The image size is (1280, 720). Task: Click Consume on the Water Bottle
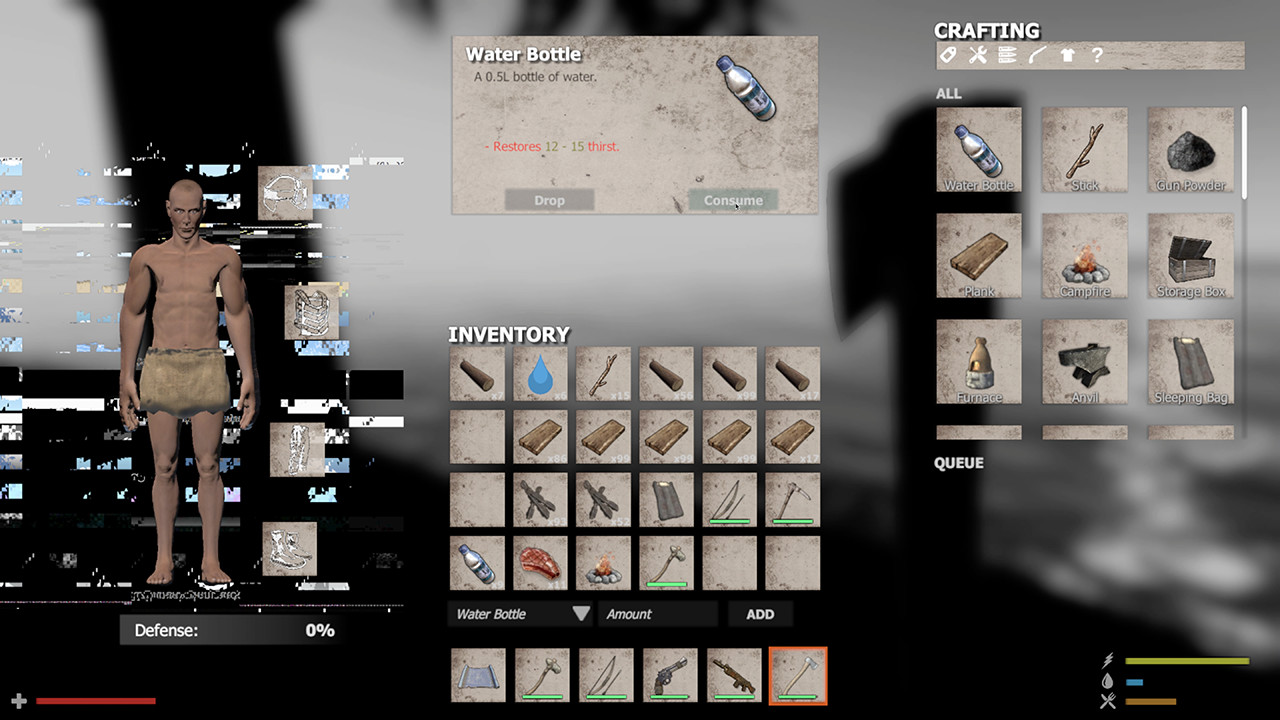(x=733, y=200)
